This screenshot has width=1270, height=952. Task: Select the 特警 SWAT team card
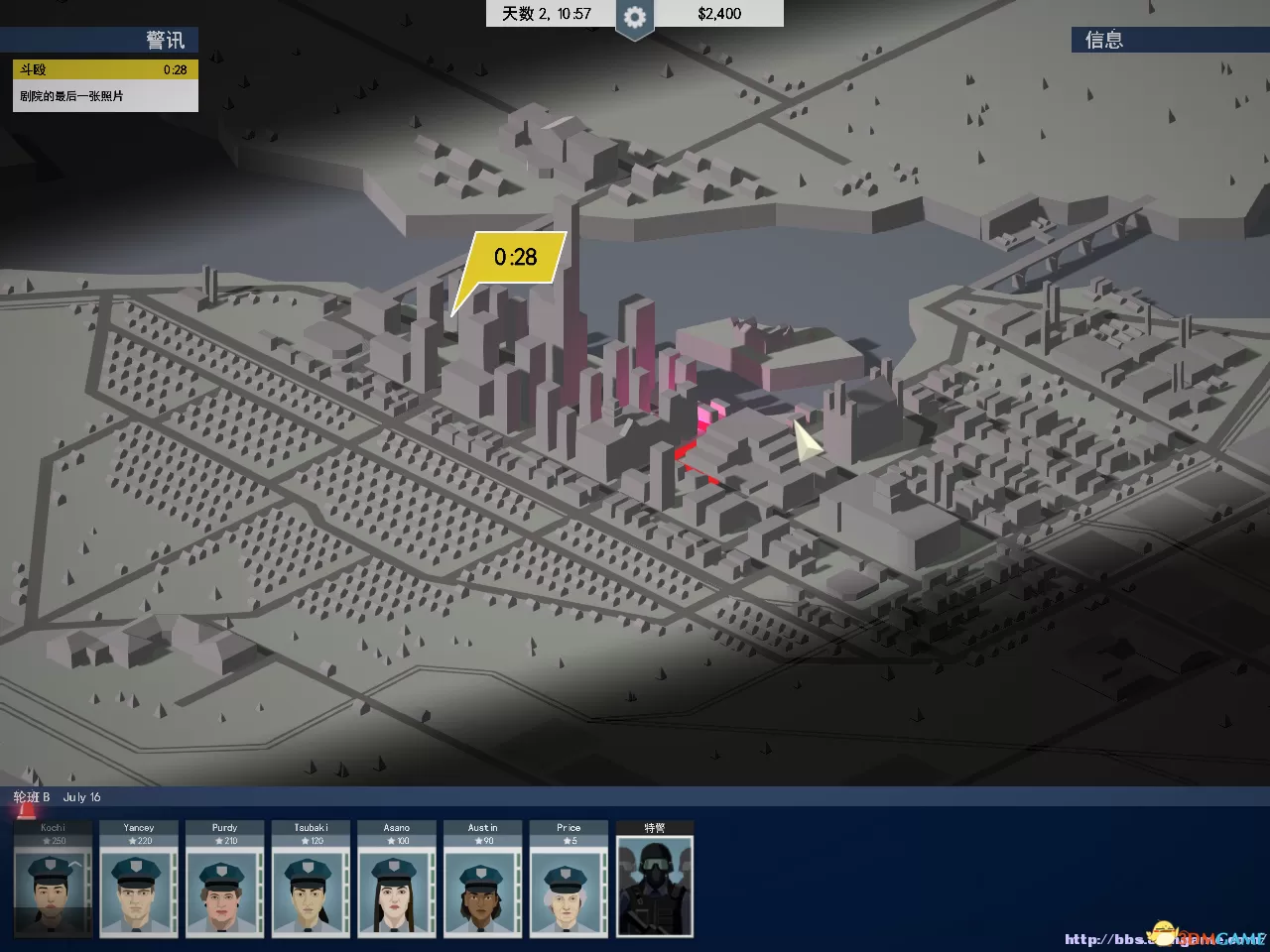pyautogui.click(x=655, y=880)
